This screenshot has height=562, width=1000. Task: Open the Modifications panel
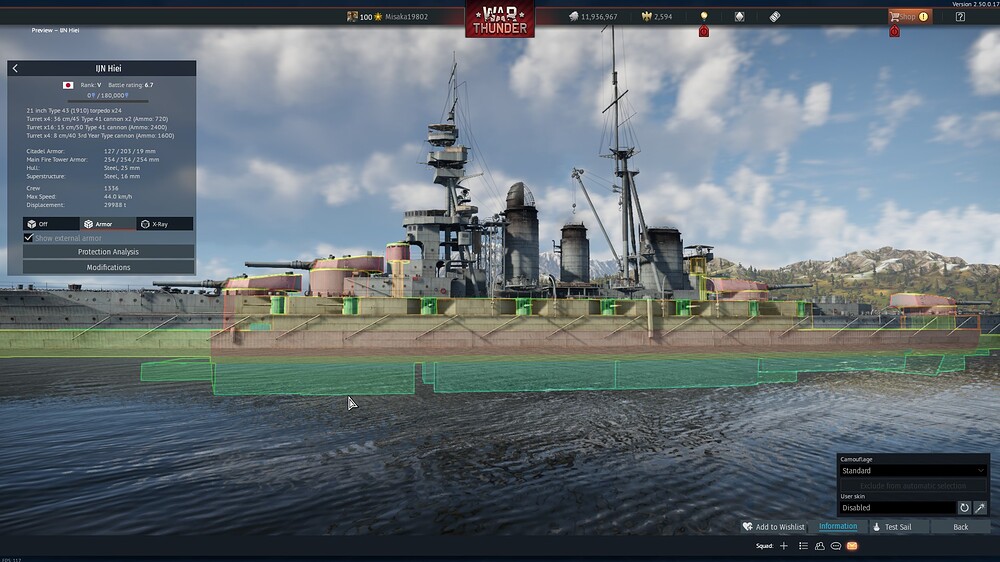coord(108,267)
